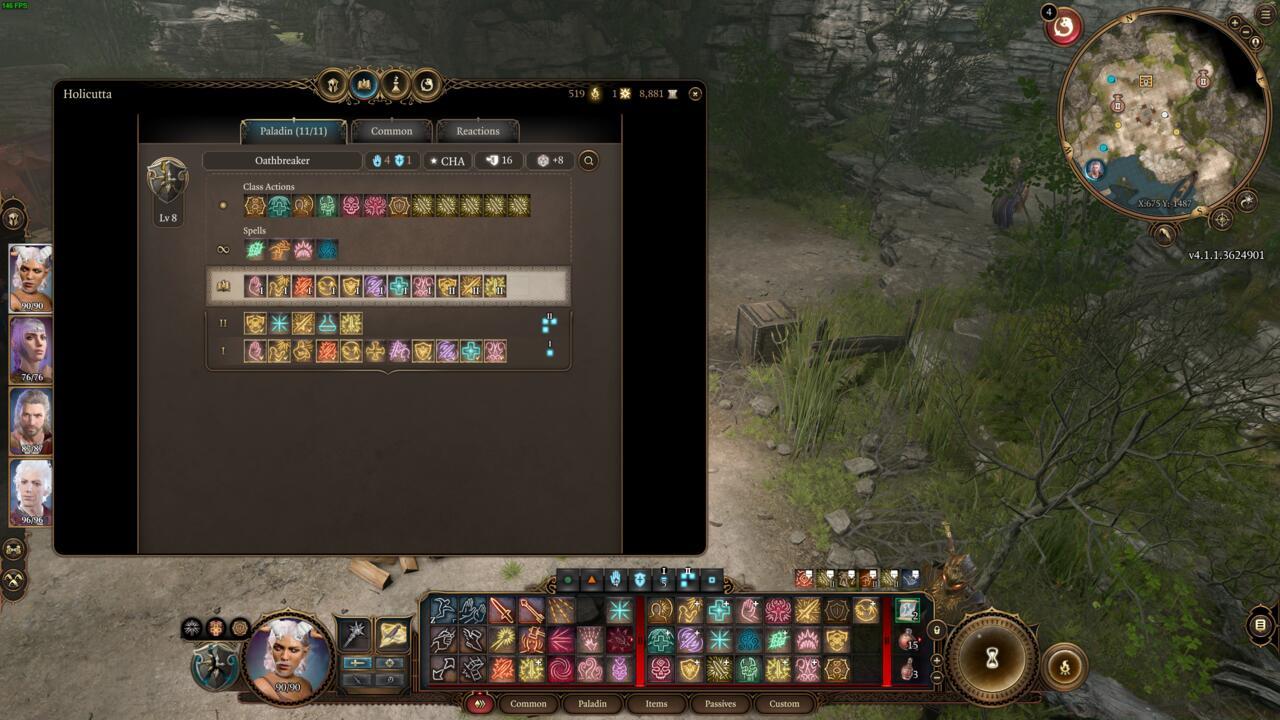Choose the Paladin hotbar tab
Image resolution: width=1280 pixels, height=720 pixels.
pos(592,704)
